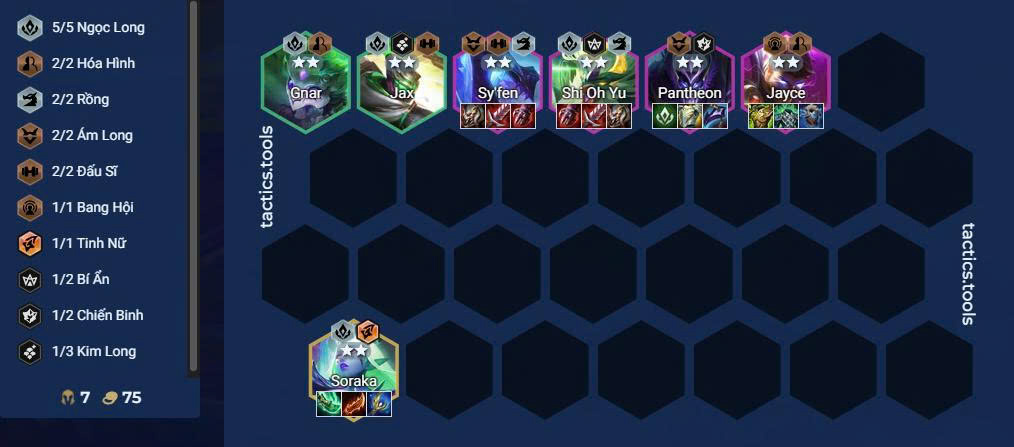This screenshot has width=1014, height=447.
Task: Click the trait list scrollbar
Action: 193,185
